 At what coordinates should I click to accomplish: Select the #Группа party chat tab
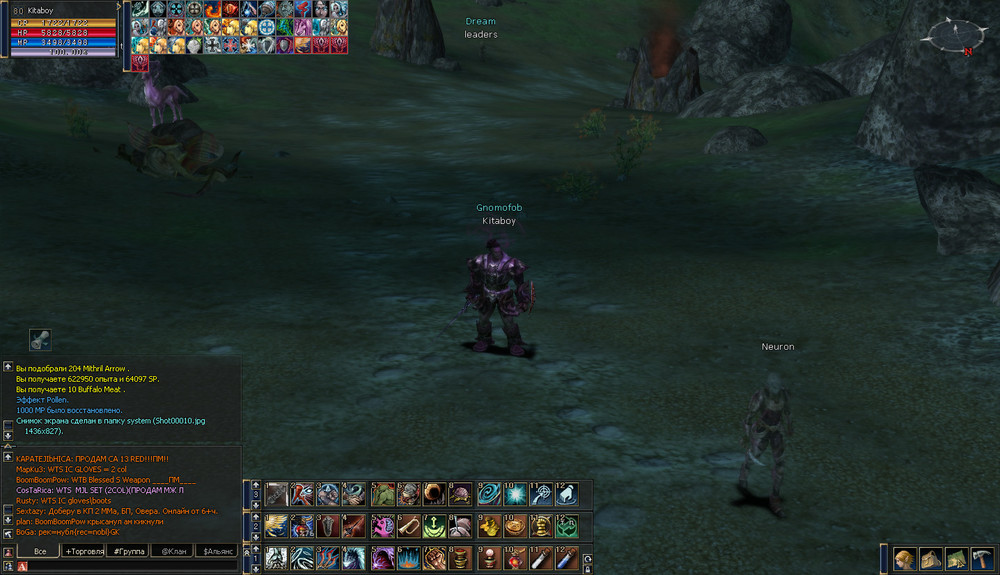pyautogui.click(x=129, y=551)
